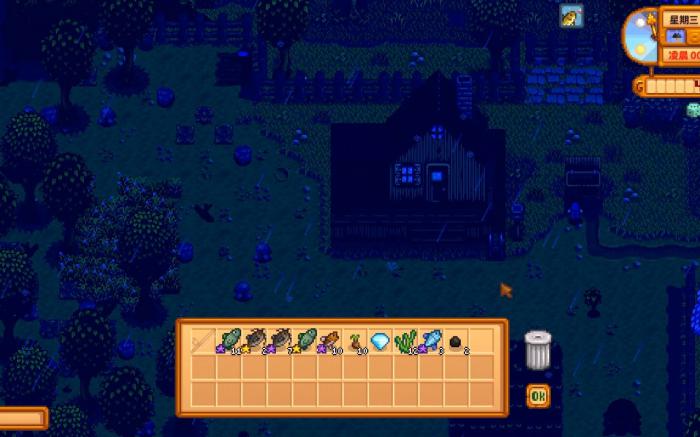Click the sprouting root item stack
This screenshot has width=700, height=437.
356,341
